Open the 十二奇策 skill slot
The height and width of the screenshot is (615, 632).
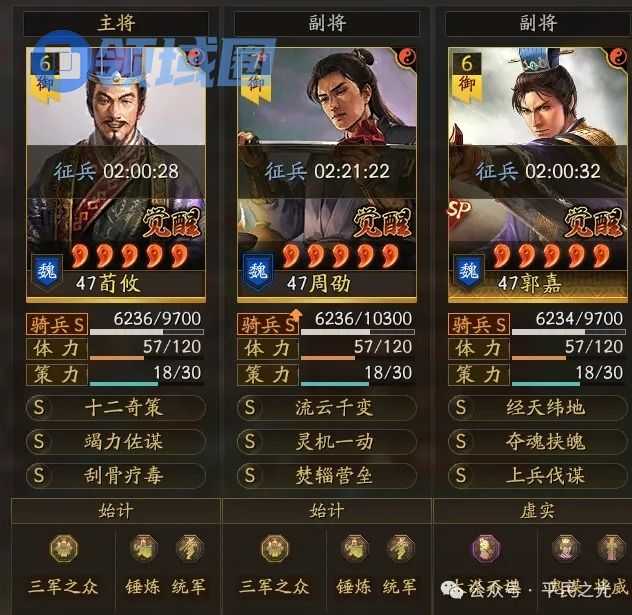[117, 408]
